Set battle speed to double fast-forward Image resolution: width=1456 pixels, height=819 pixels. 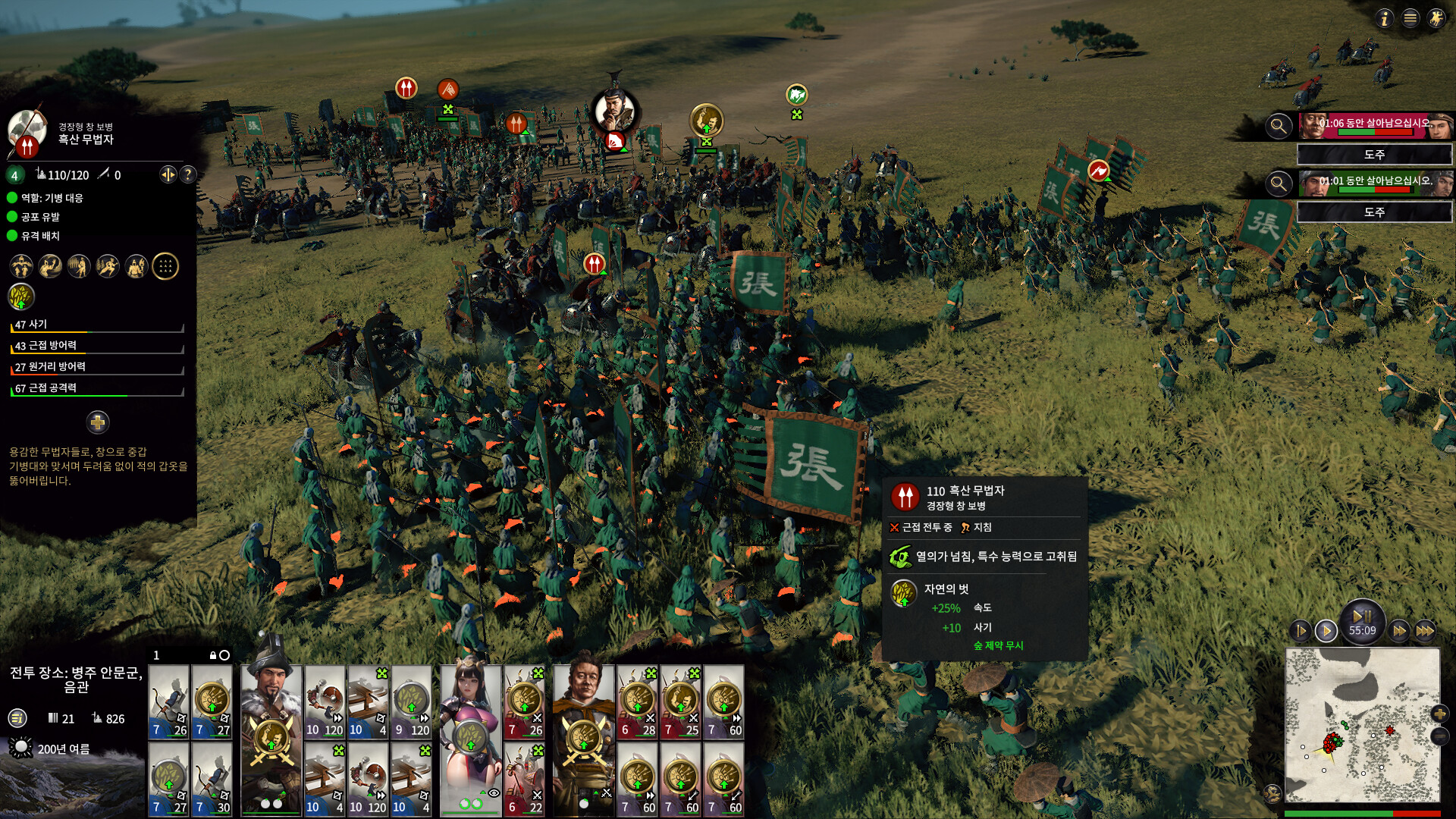1399,630
